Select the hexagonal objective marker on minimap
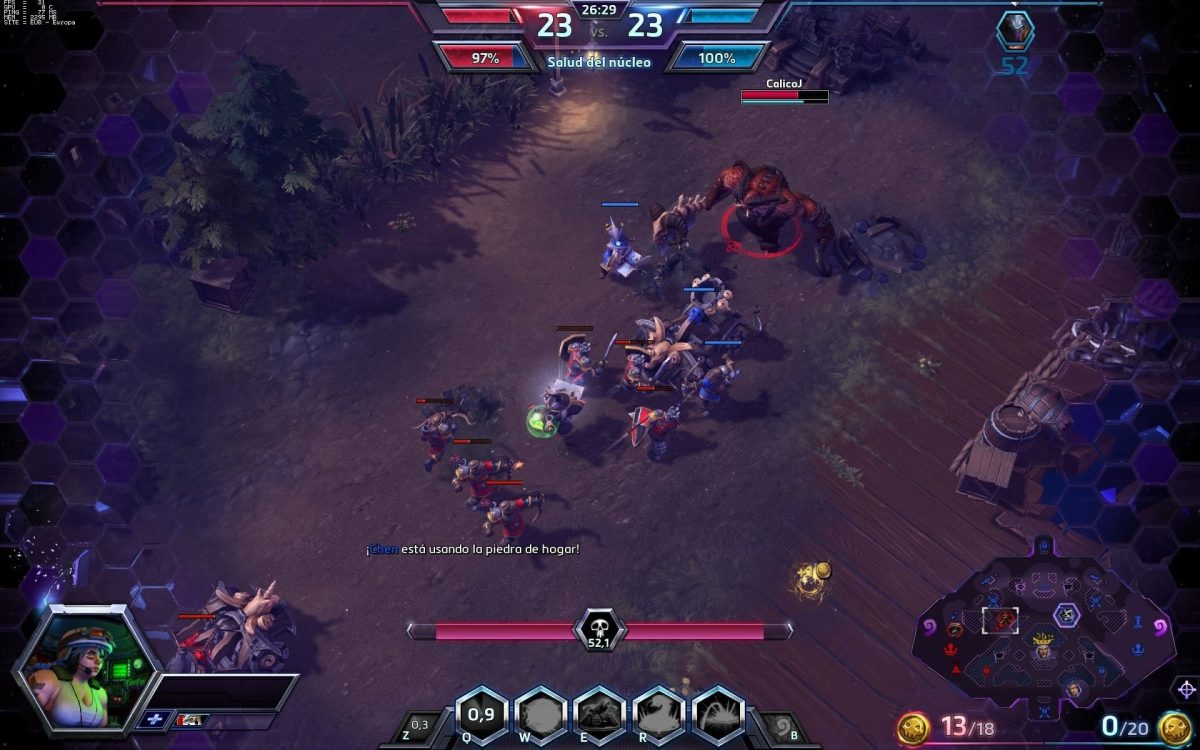This screenshot has width=1200, height=750. point(1067,615)
